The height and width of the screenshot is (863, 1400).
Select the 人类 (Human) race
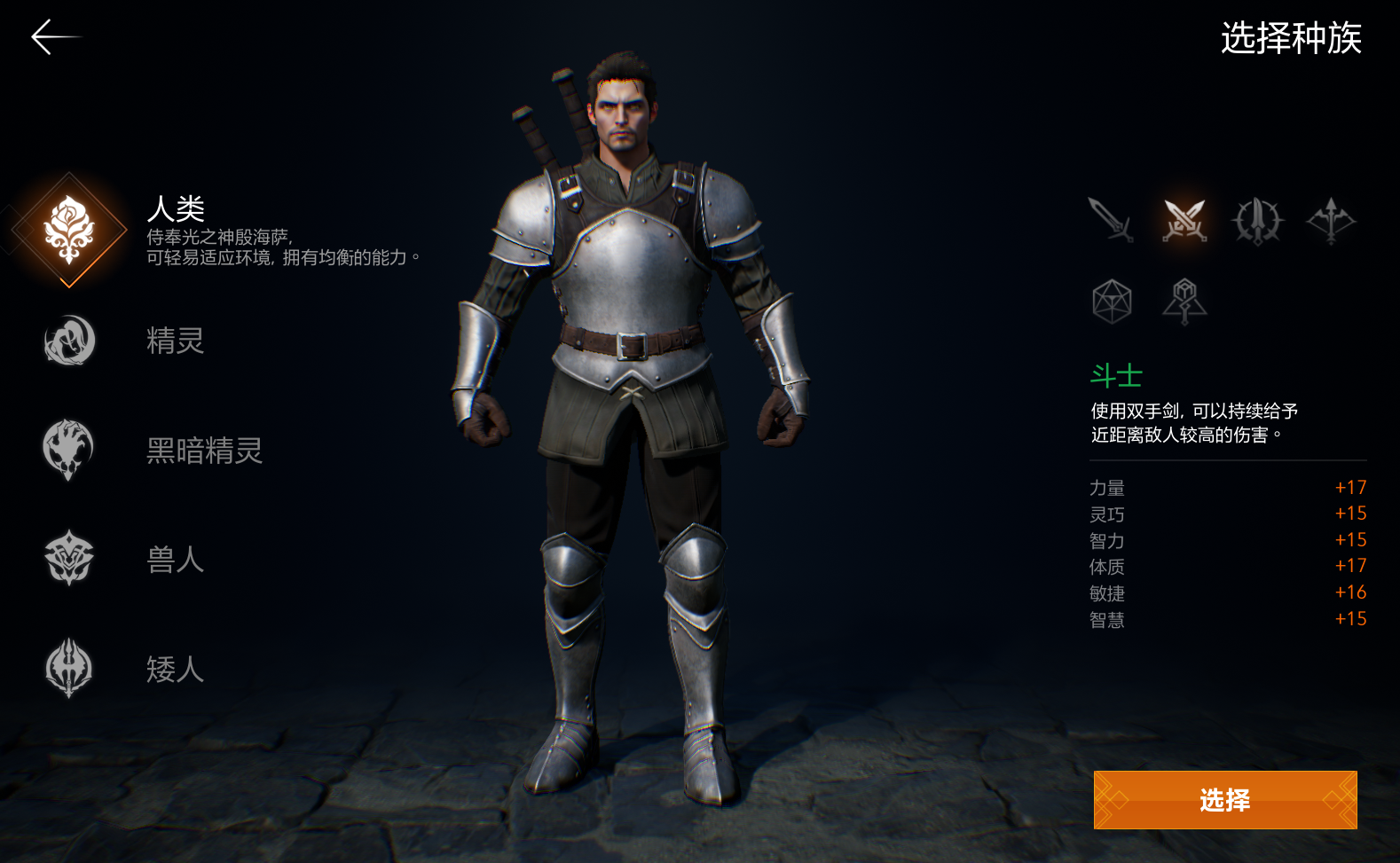(x=70, y=229)
